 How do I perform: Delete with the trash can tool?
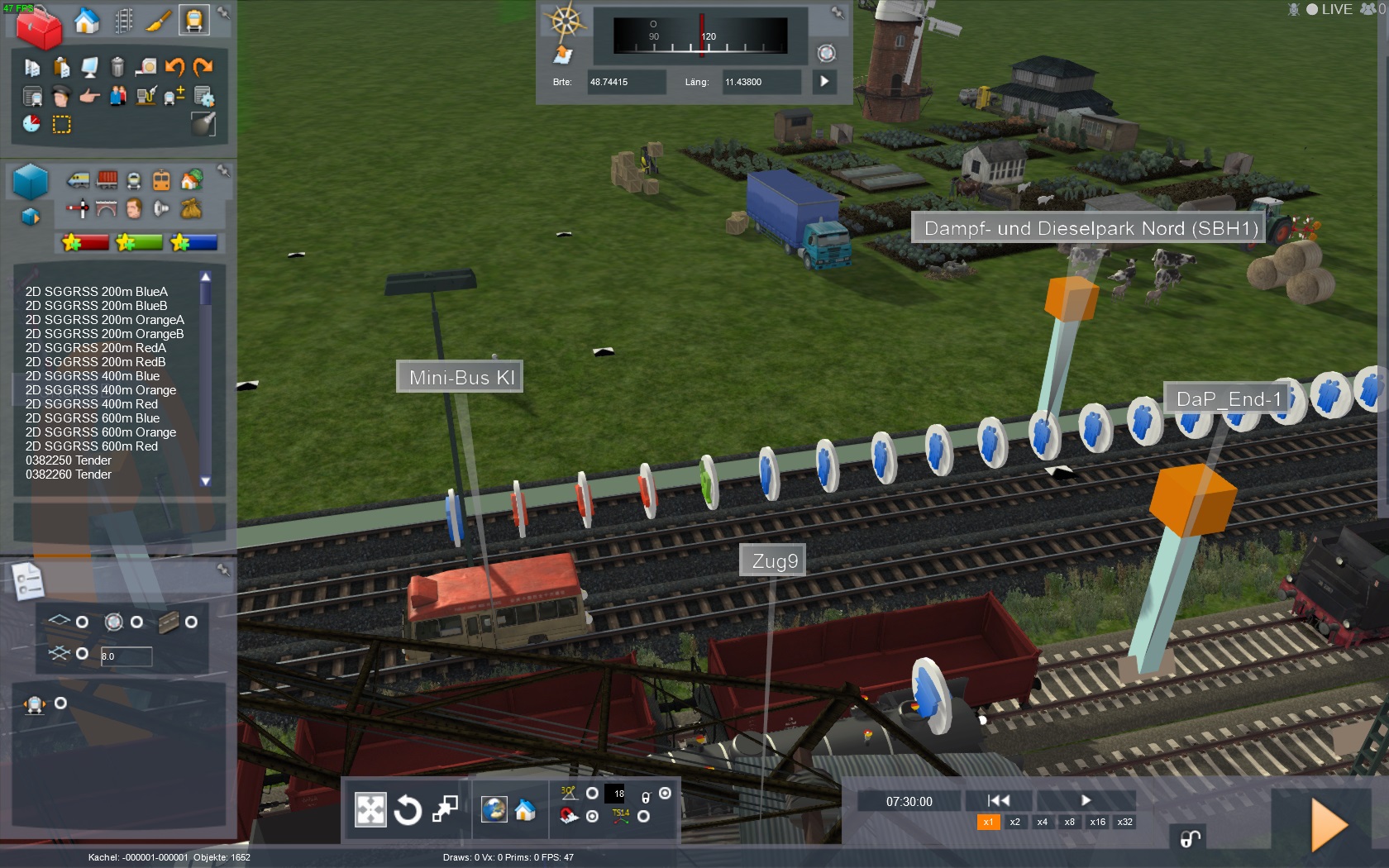(x=117, y=66)
